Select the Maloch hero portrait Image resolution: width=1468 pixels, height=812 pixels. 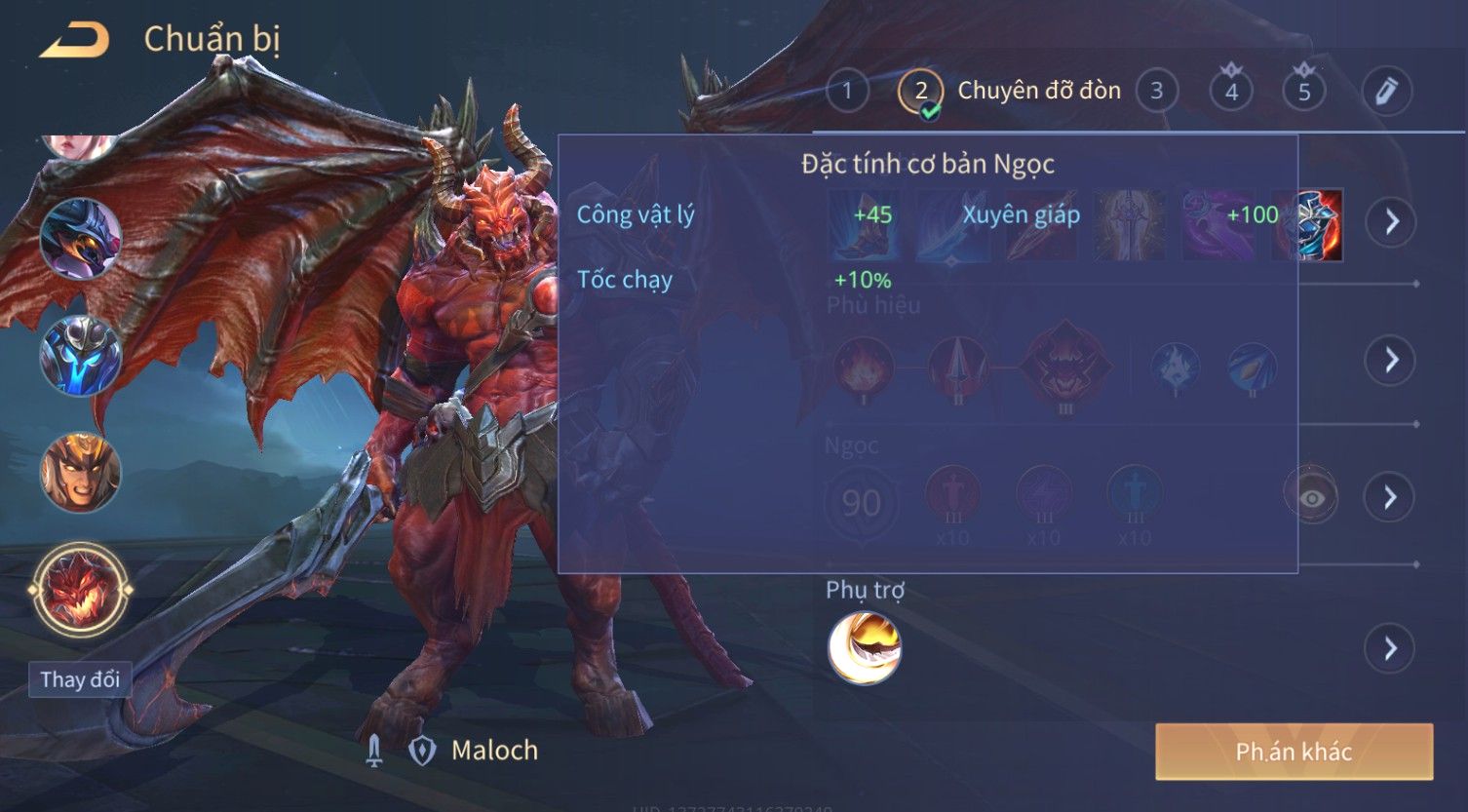pos(80,590)
